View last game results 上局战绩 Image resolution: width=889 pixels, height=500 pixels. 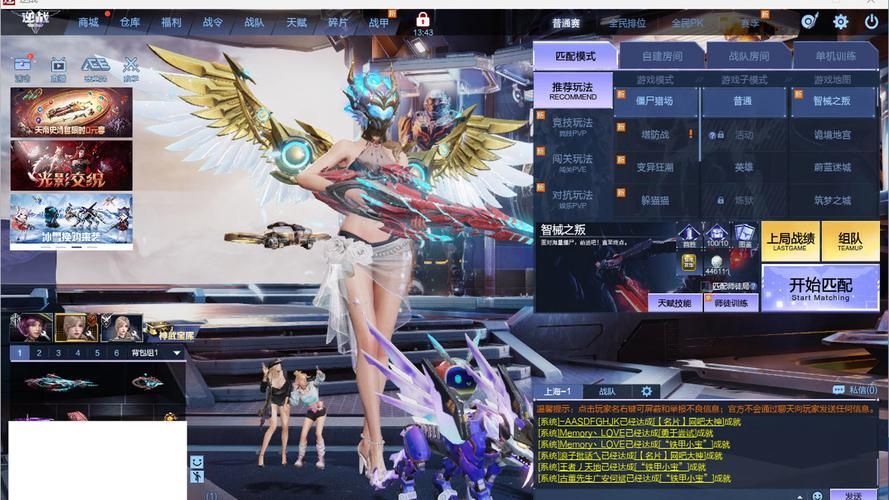[x=790, y=241]
